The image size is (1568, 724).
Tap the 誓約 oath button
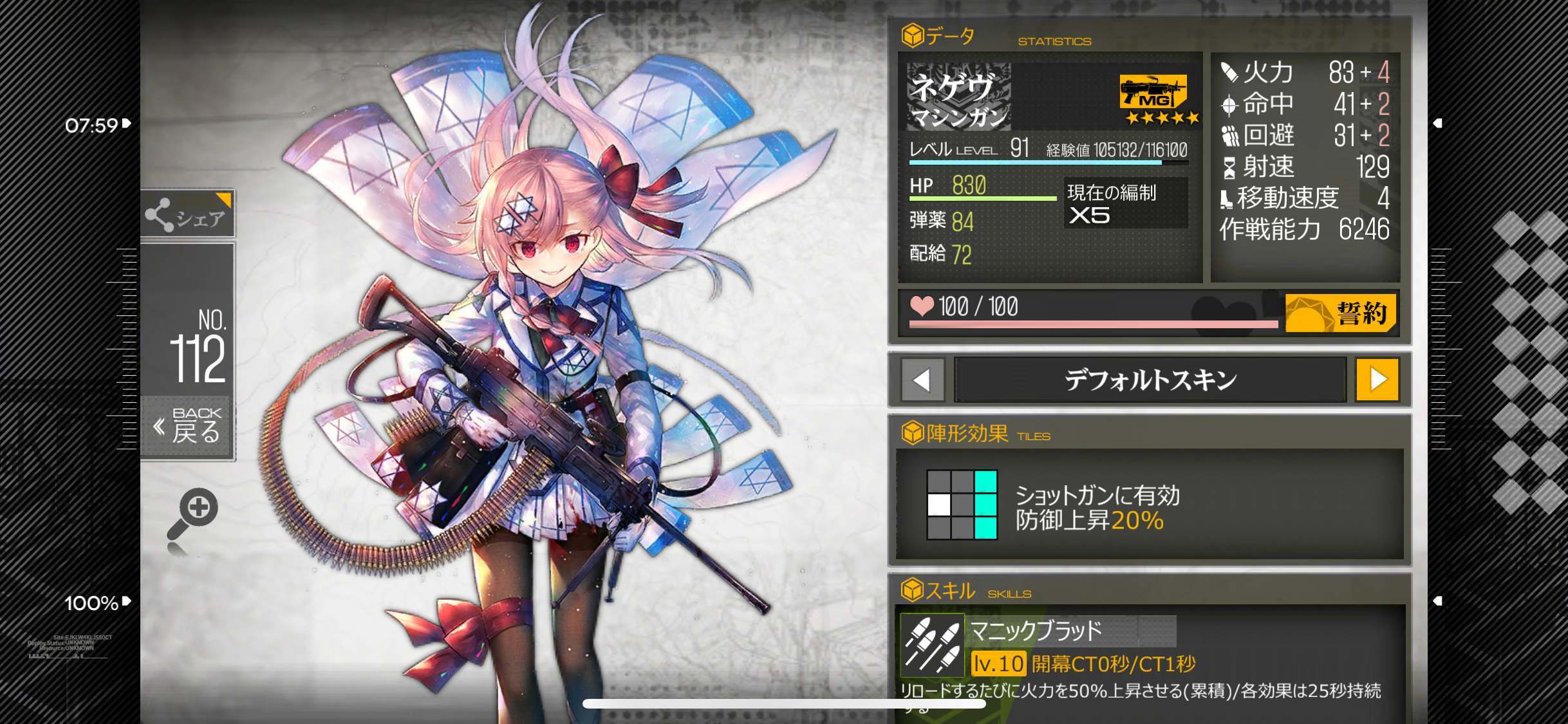click(x=1341, y=313)
